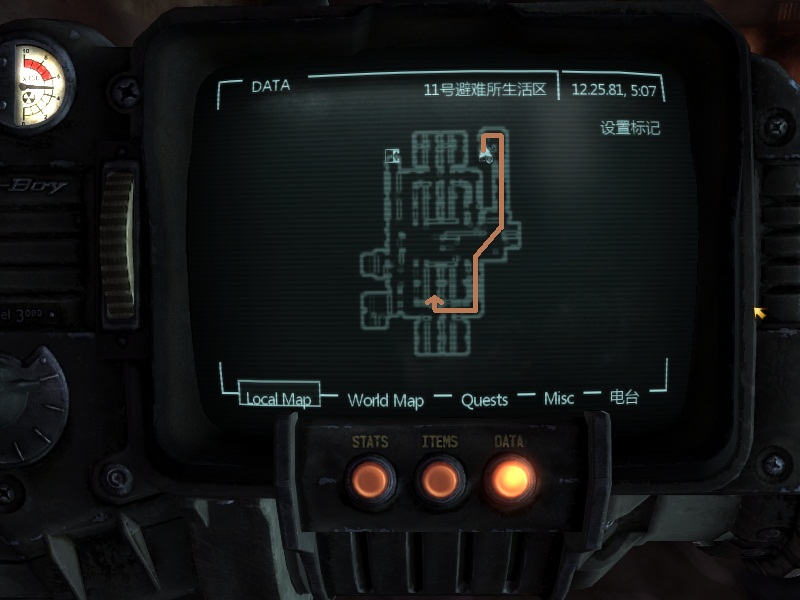This screenshot has width=800, height=600.
Task: Activate the STATS Pip-Boy button
Action: coord(370,480)
